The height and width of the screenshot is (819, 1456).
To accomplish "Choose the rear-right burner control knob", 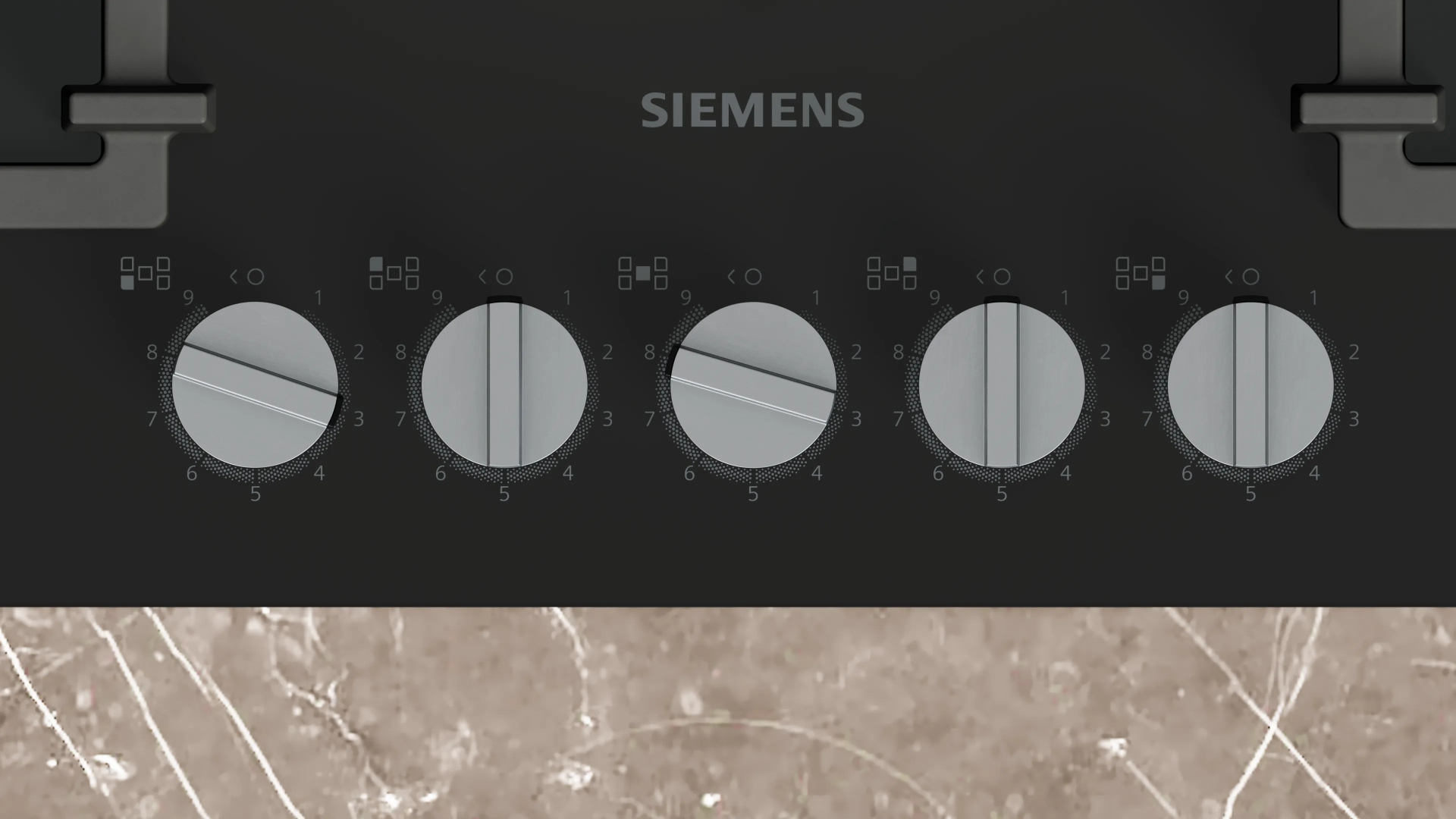I will coord(1001,384).
